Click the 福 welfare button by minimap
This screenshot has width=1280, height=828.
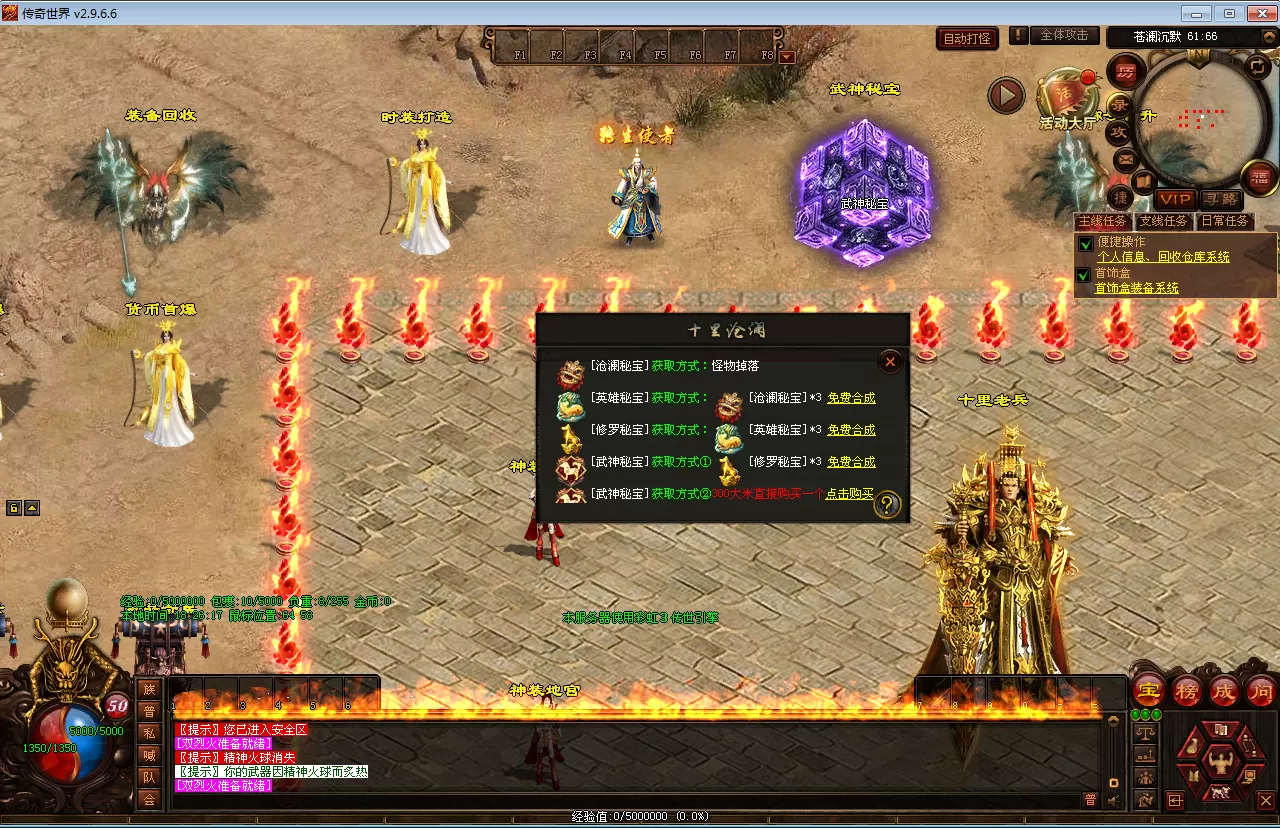[1259, 178]
